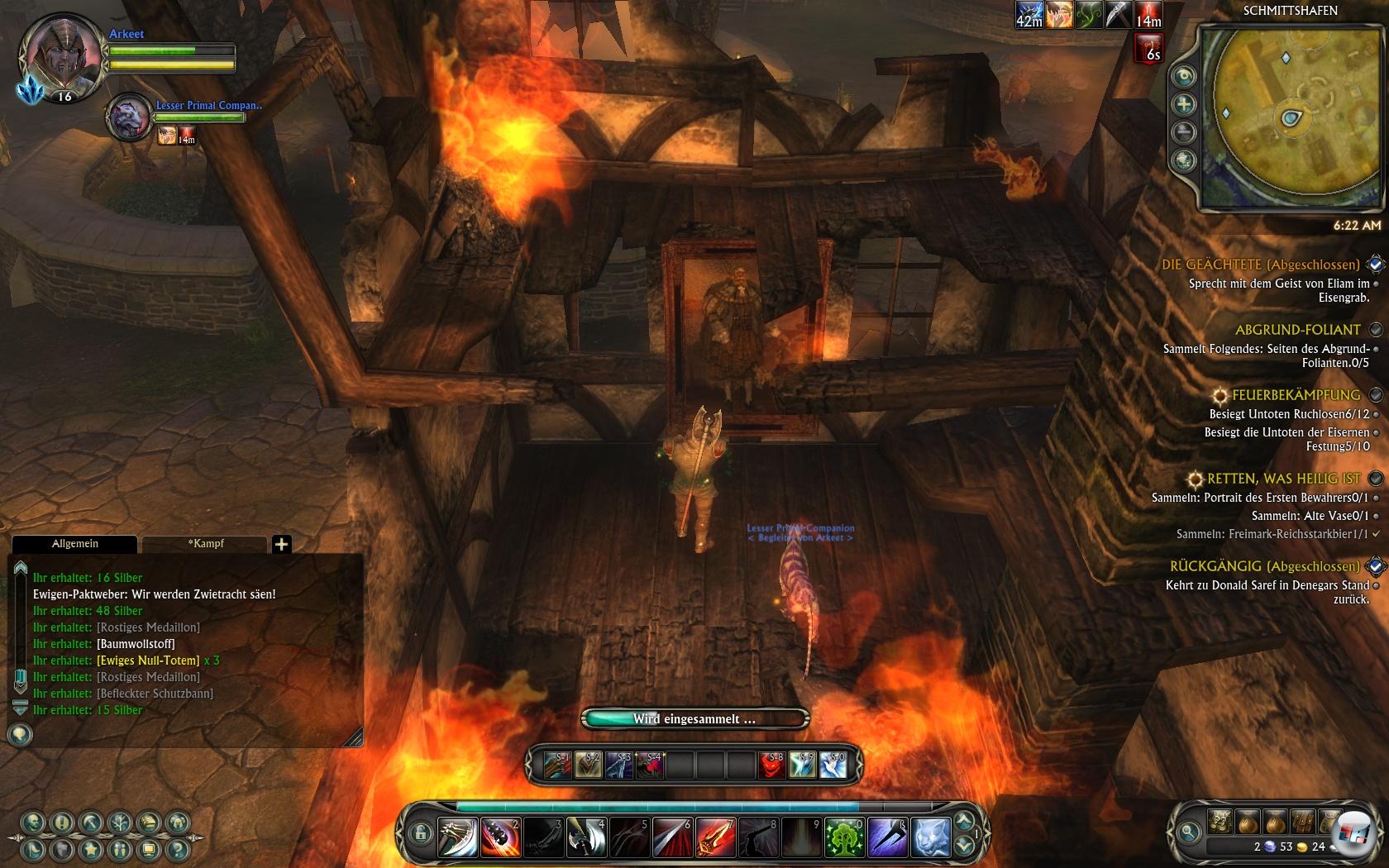This screenshot has height=868, width=1389.
Task: Open the system menu monitor icon
Action: tap(149, 849)
